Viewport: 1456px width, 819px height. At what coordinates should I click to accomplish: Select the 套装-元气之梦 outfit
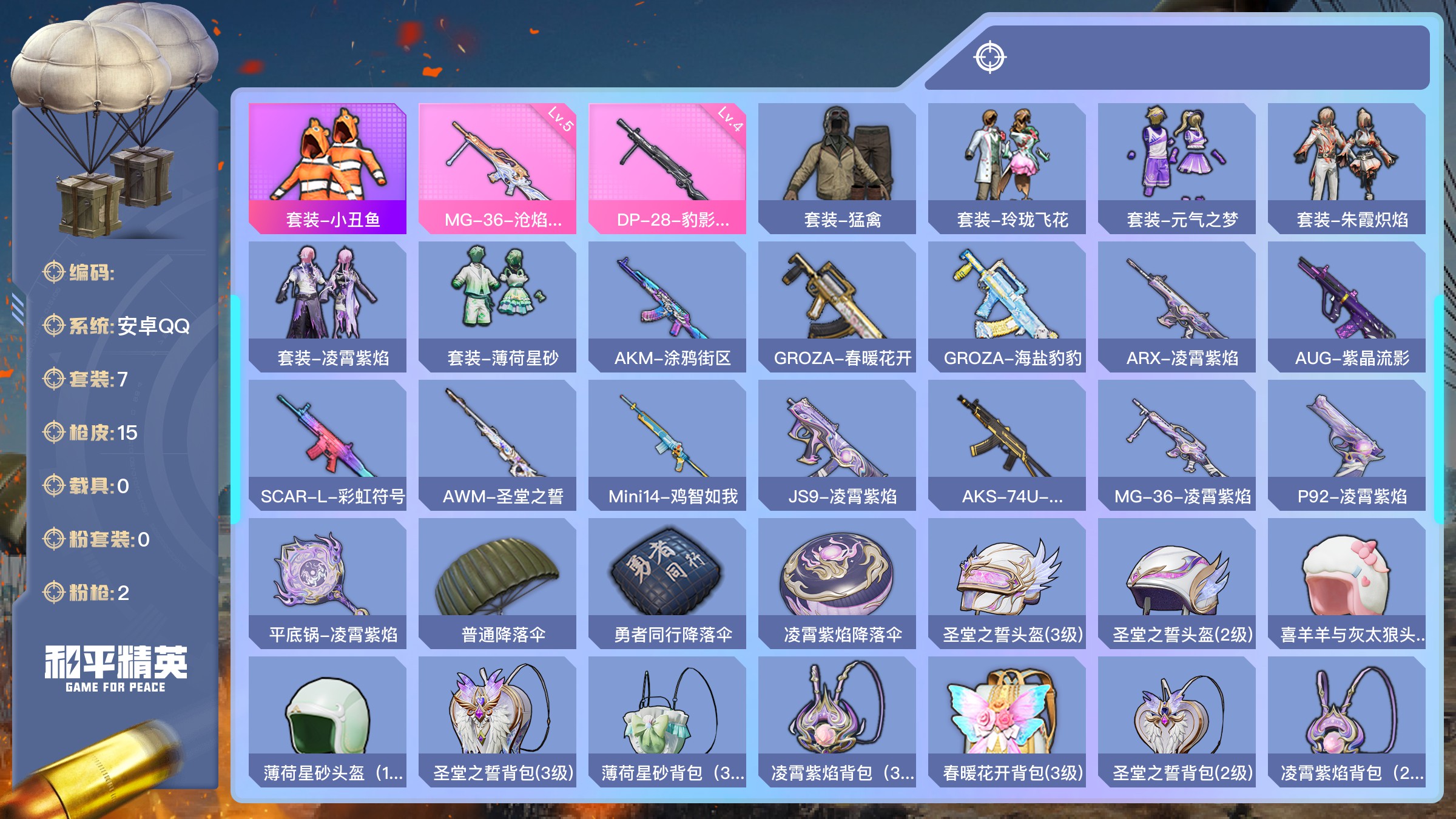point(1177,168)
